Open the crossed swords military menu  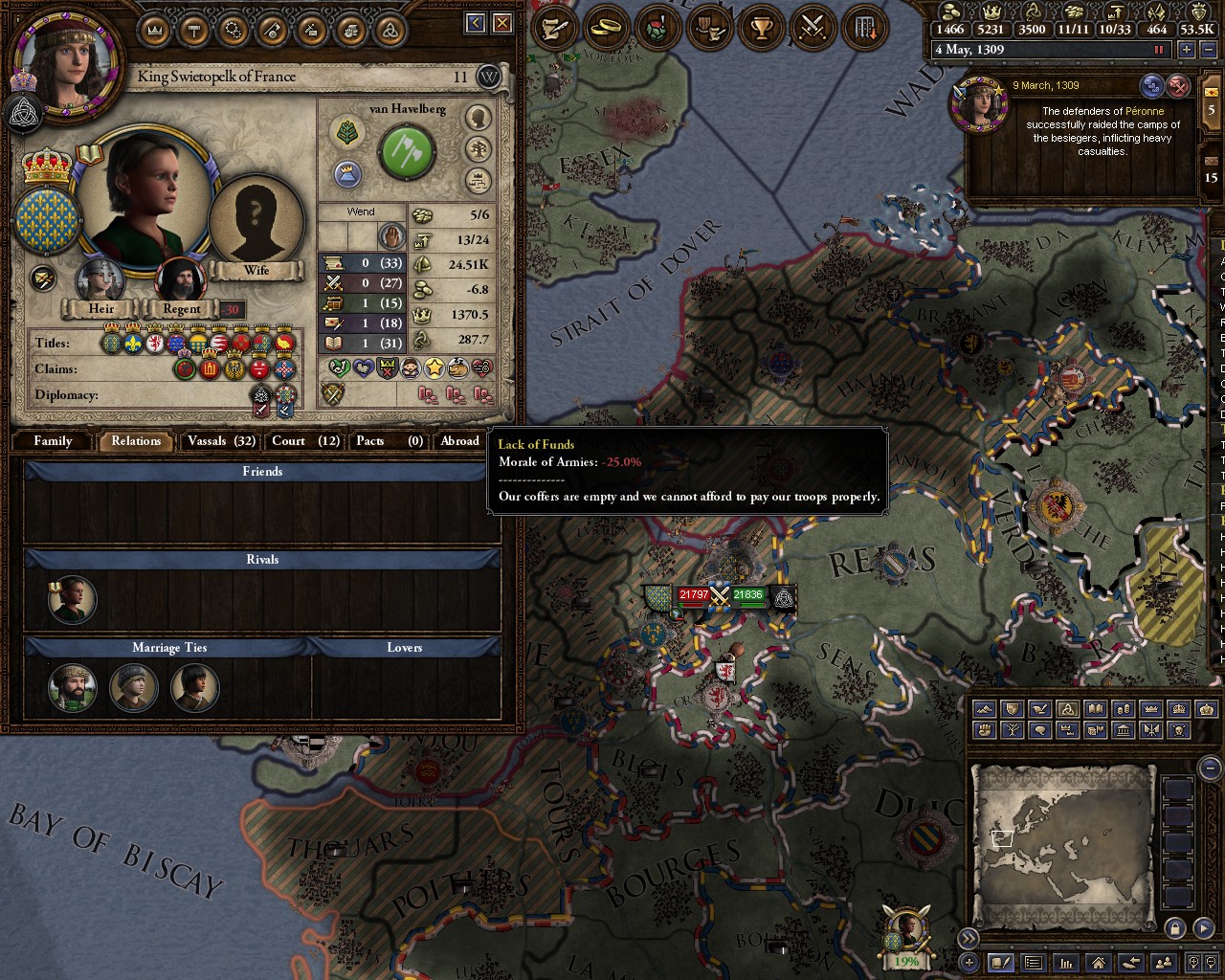pyautogui.click(x=813, y=28)
